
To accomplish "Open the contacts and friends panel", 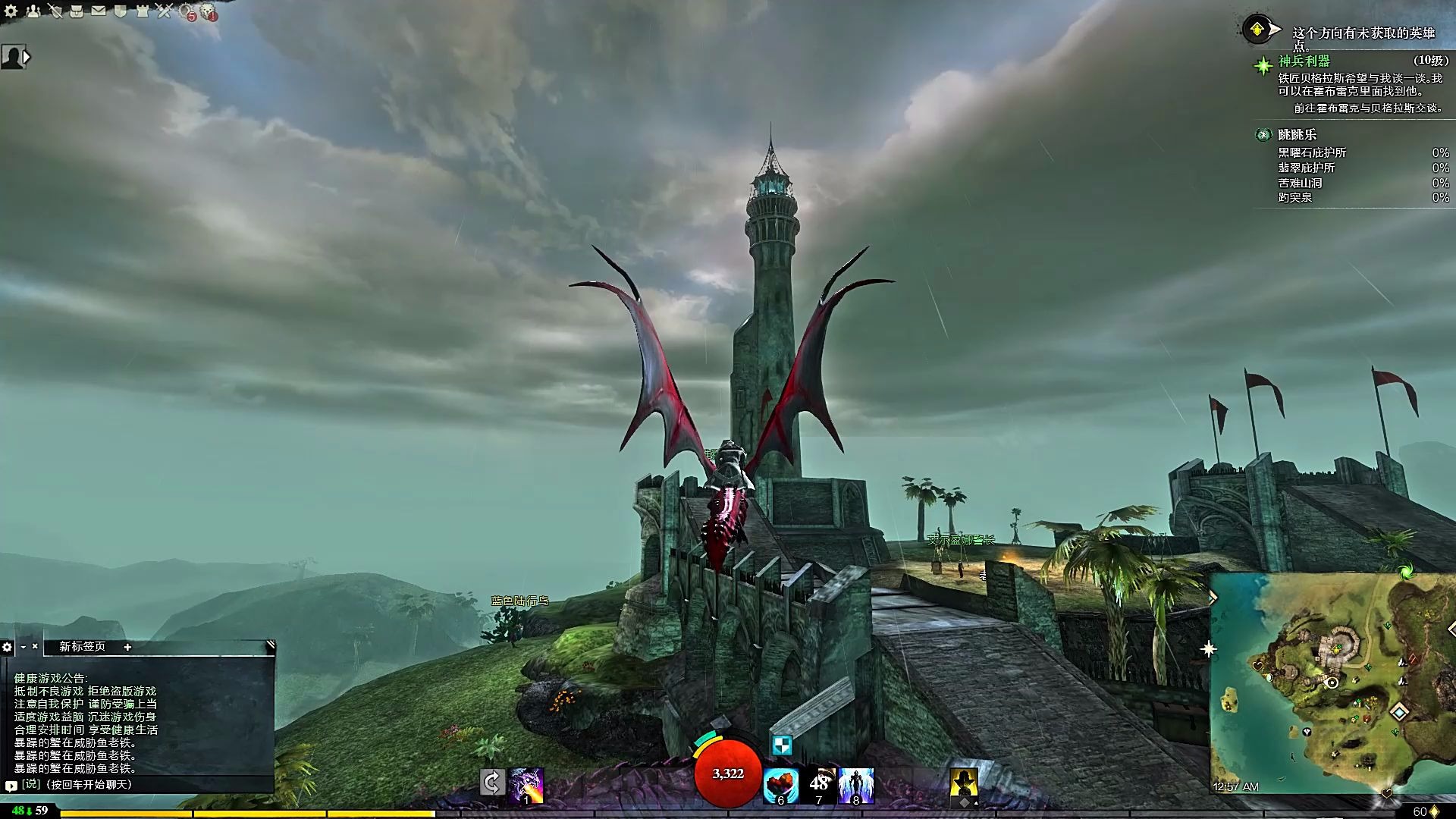I will 33,11.
